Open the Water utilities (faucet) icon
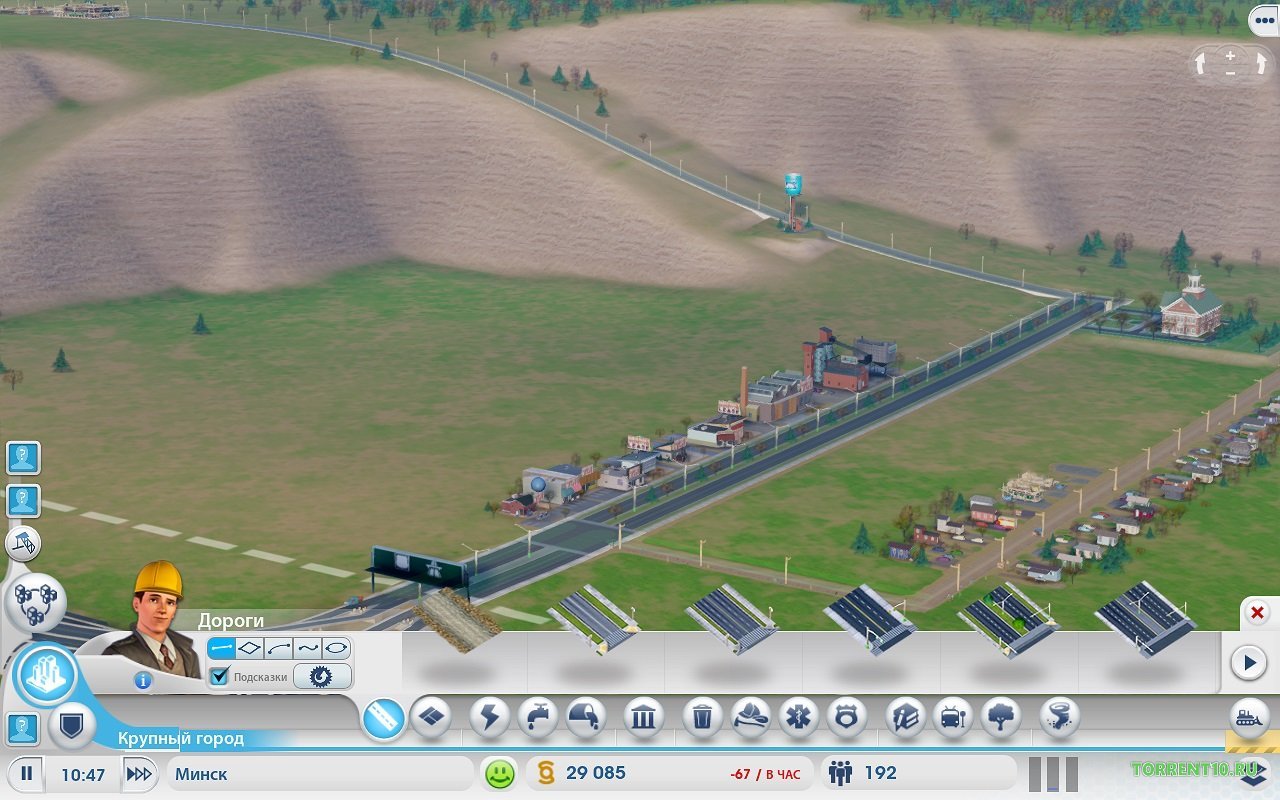The image size is (1280, 800). pyautogui.click(x=538, y=717)
